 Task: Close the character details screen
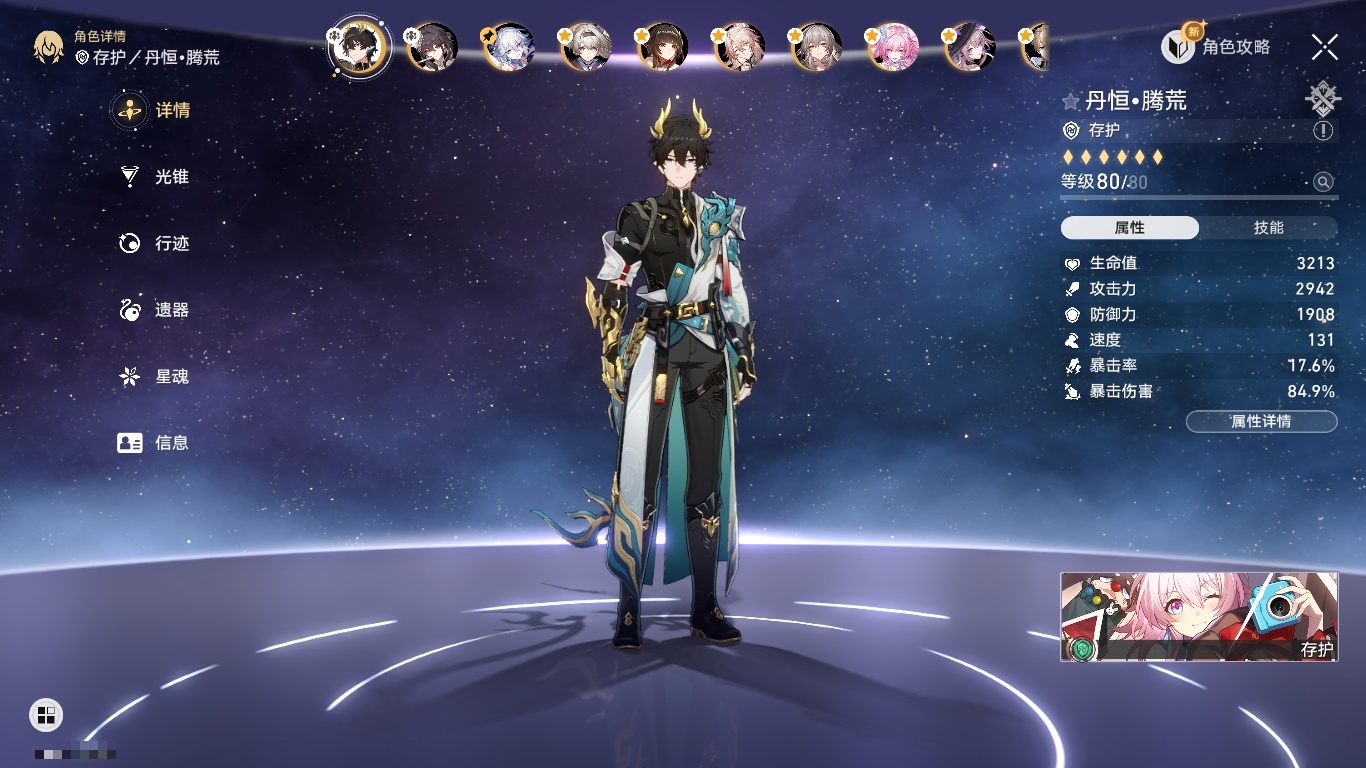click(x=1325, y=46)
